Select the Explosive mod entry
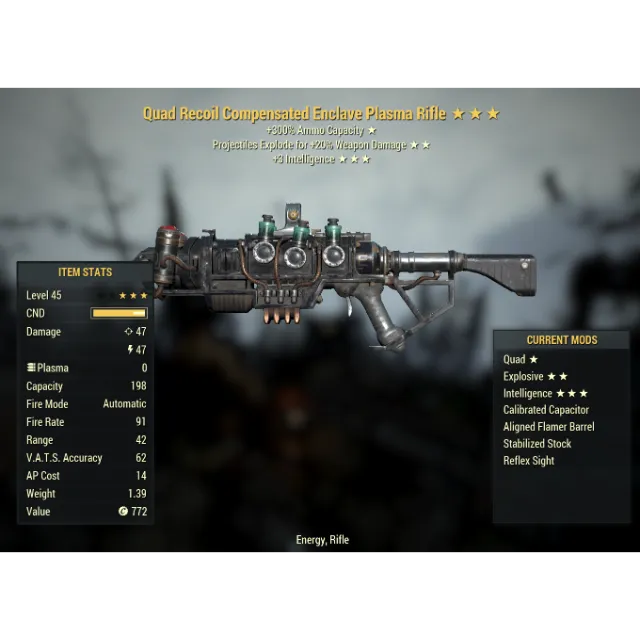This screenshot has width=640, height=640. point(535,376)
